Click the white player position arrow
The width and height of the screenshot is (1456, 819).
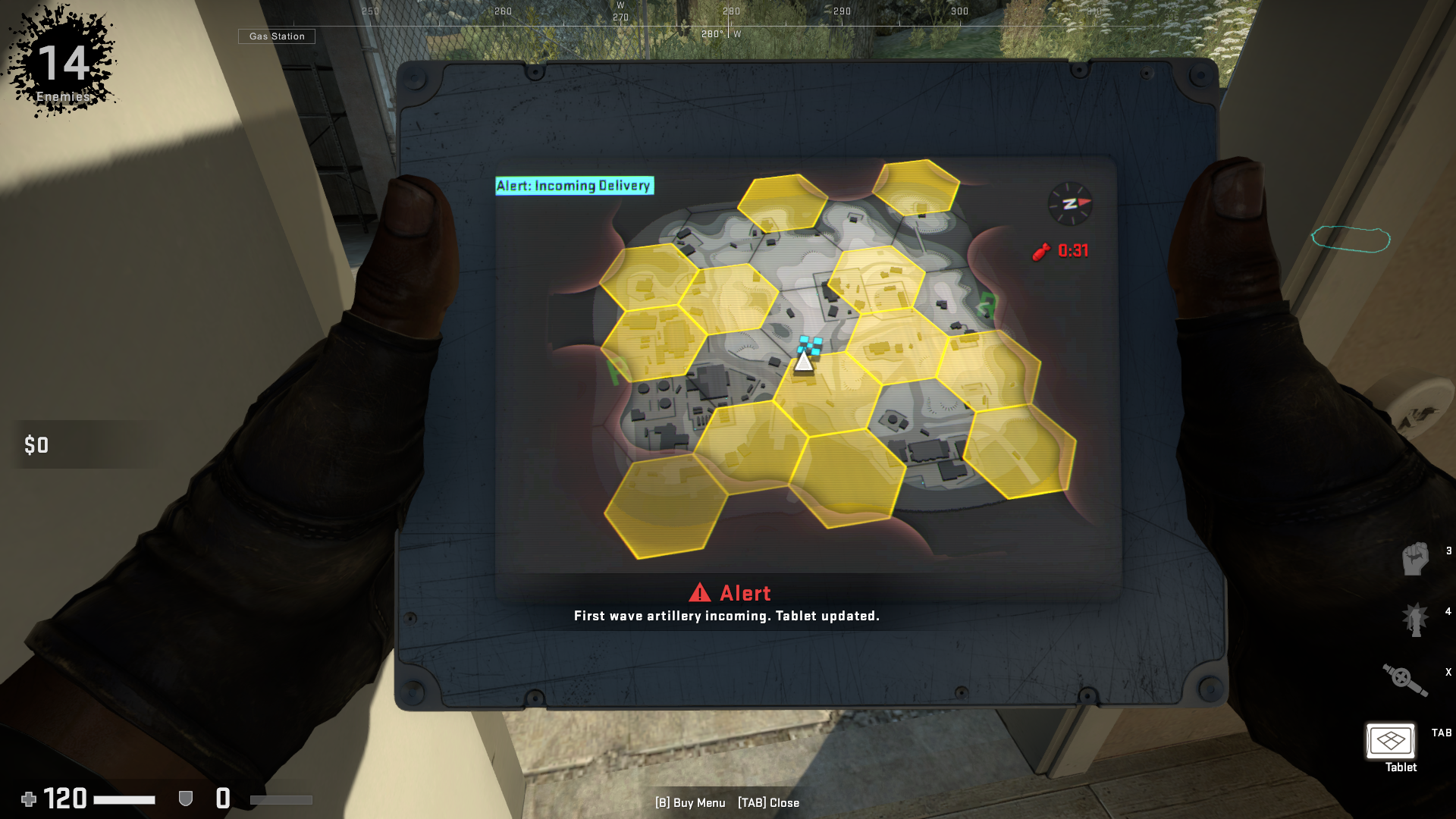click(804, 362)
